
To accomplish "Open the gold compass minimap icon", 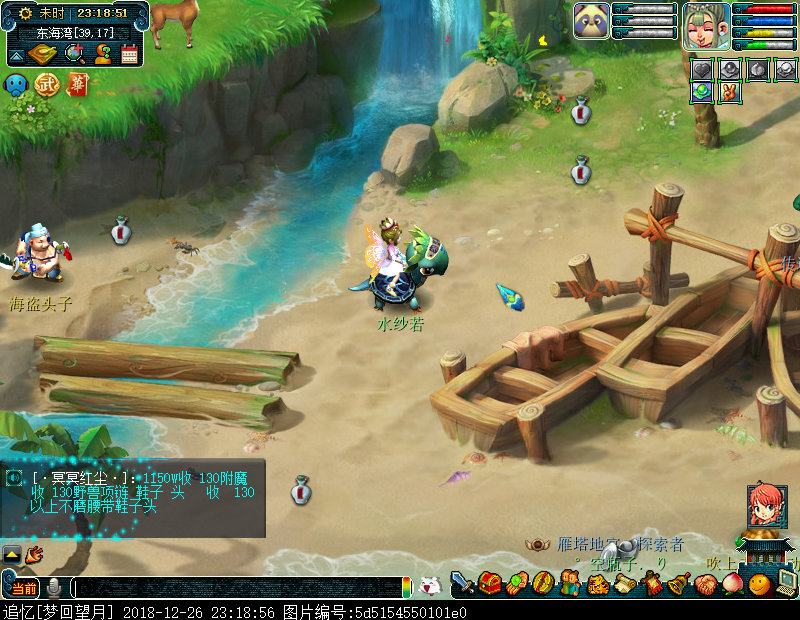I will tap(44, 54).
